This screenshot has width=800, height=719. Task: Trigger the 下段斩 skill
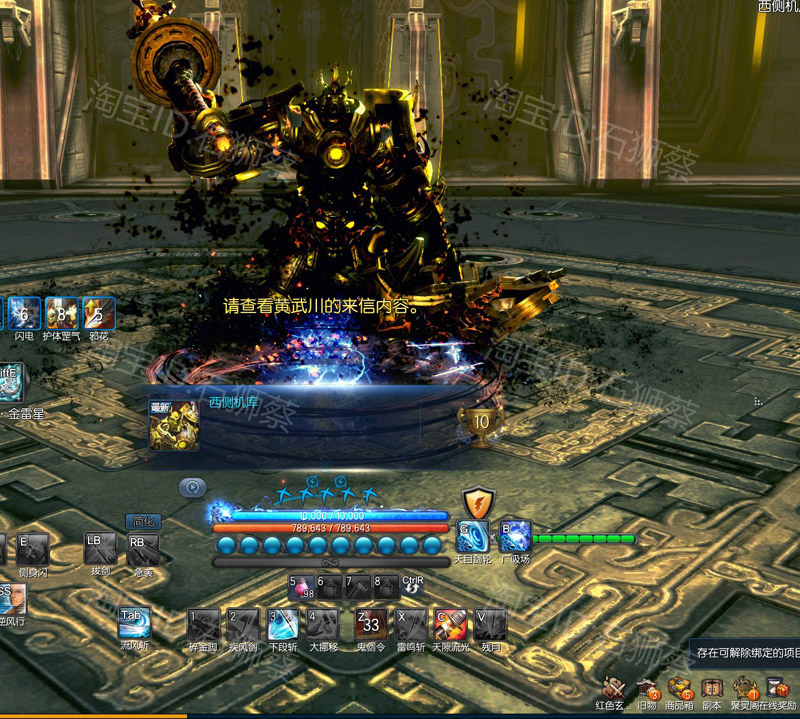tap(283, 624)
